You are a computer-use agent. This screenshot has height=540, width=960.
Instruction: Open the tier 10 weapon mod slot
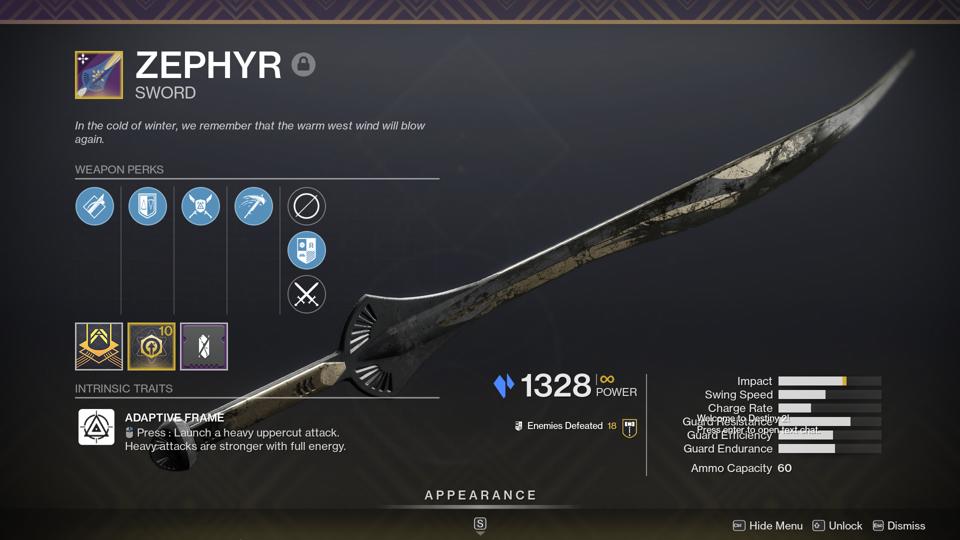pyautogui.click(x=151, y=346)
